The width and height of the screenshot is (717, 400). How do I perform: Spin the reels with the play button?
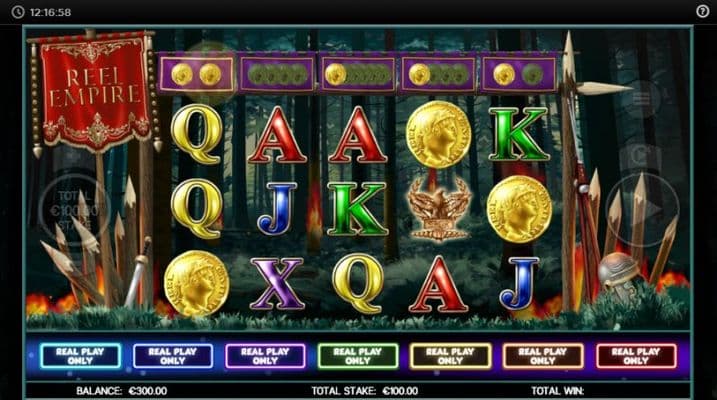point(643,209)
